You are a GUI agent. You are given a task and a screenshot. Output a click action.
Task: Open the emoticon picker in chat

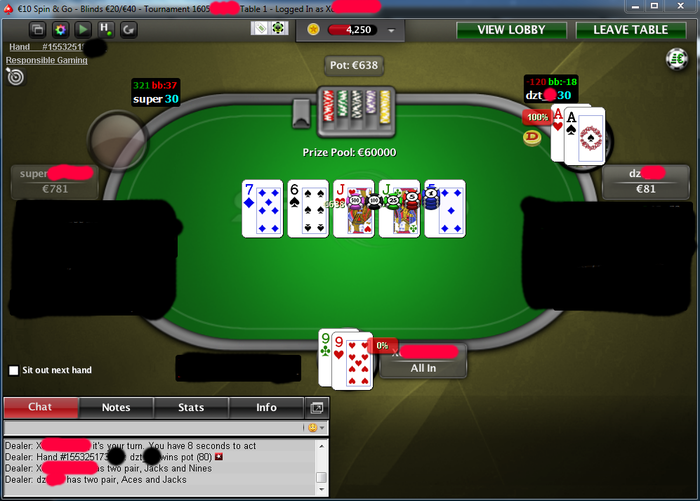click(314, 428)
